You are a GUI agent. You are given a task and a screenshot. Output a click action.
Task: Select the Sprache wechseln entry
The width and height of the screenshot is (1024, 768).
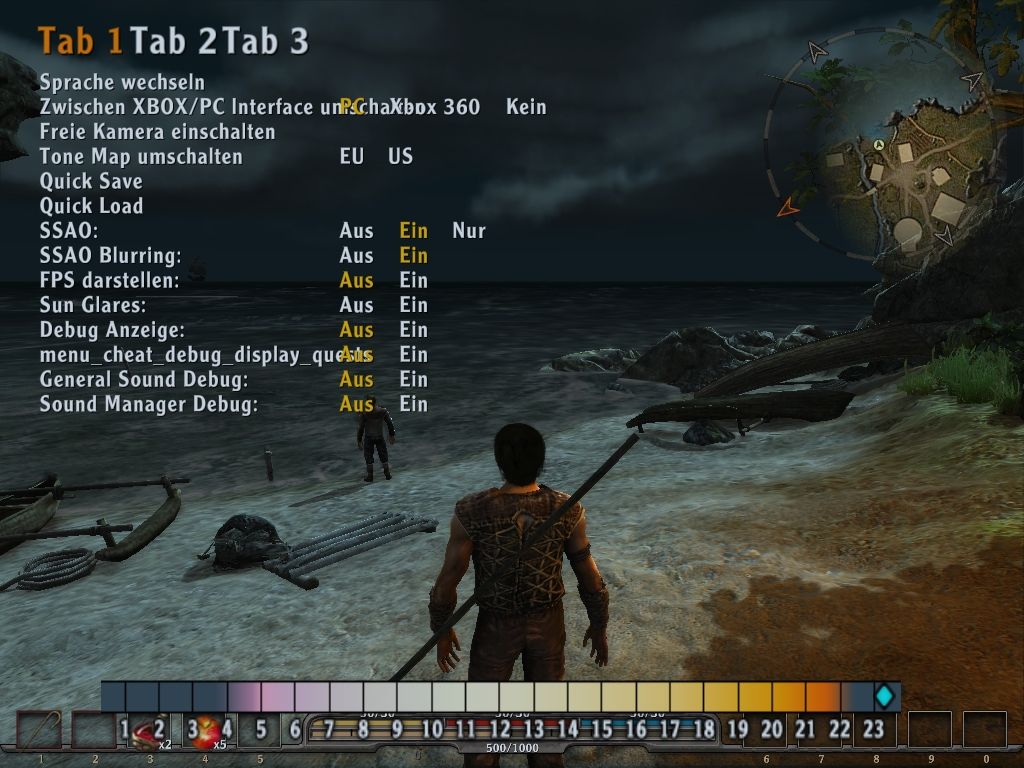point(122,82)
